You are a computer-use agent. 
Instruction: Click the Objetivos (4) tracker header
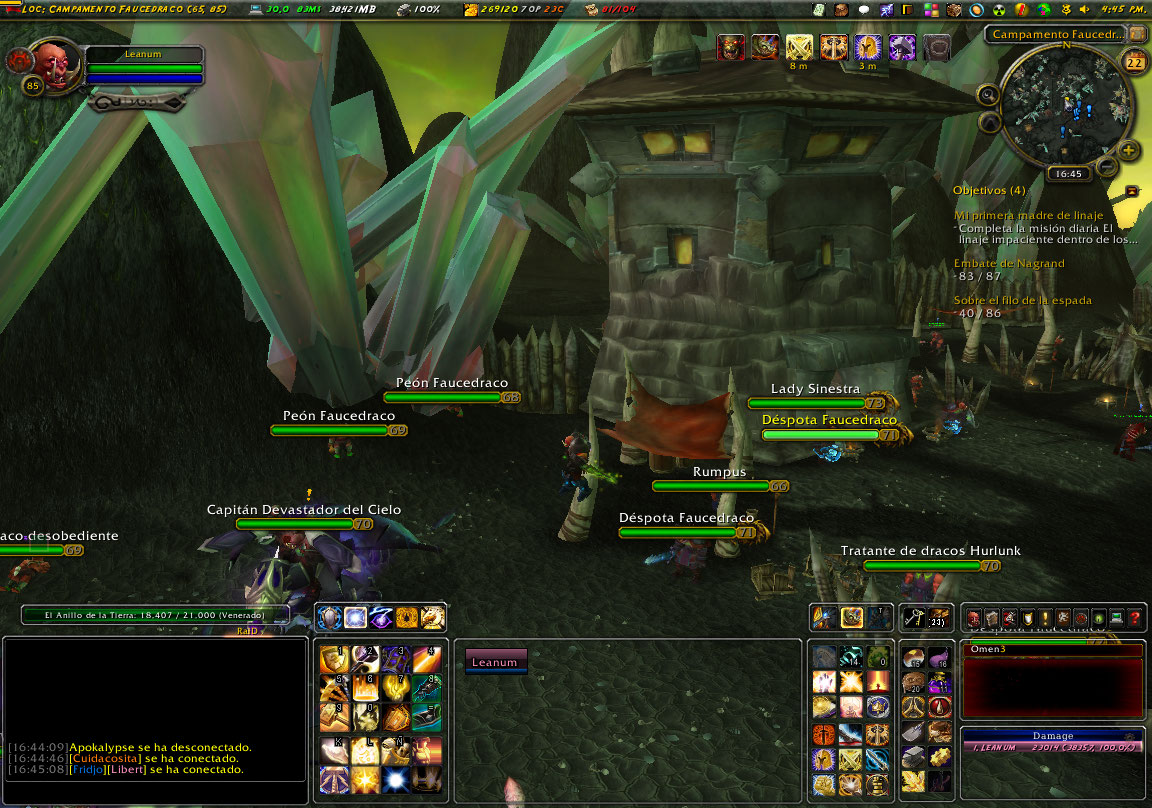(989, 190)
